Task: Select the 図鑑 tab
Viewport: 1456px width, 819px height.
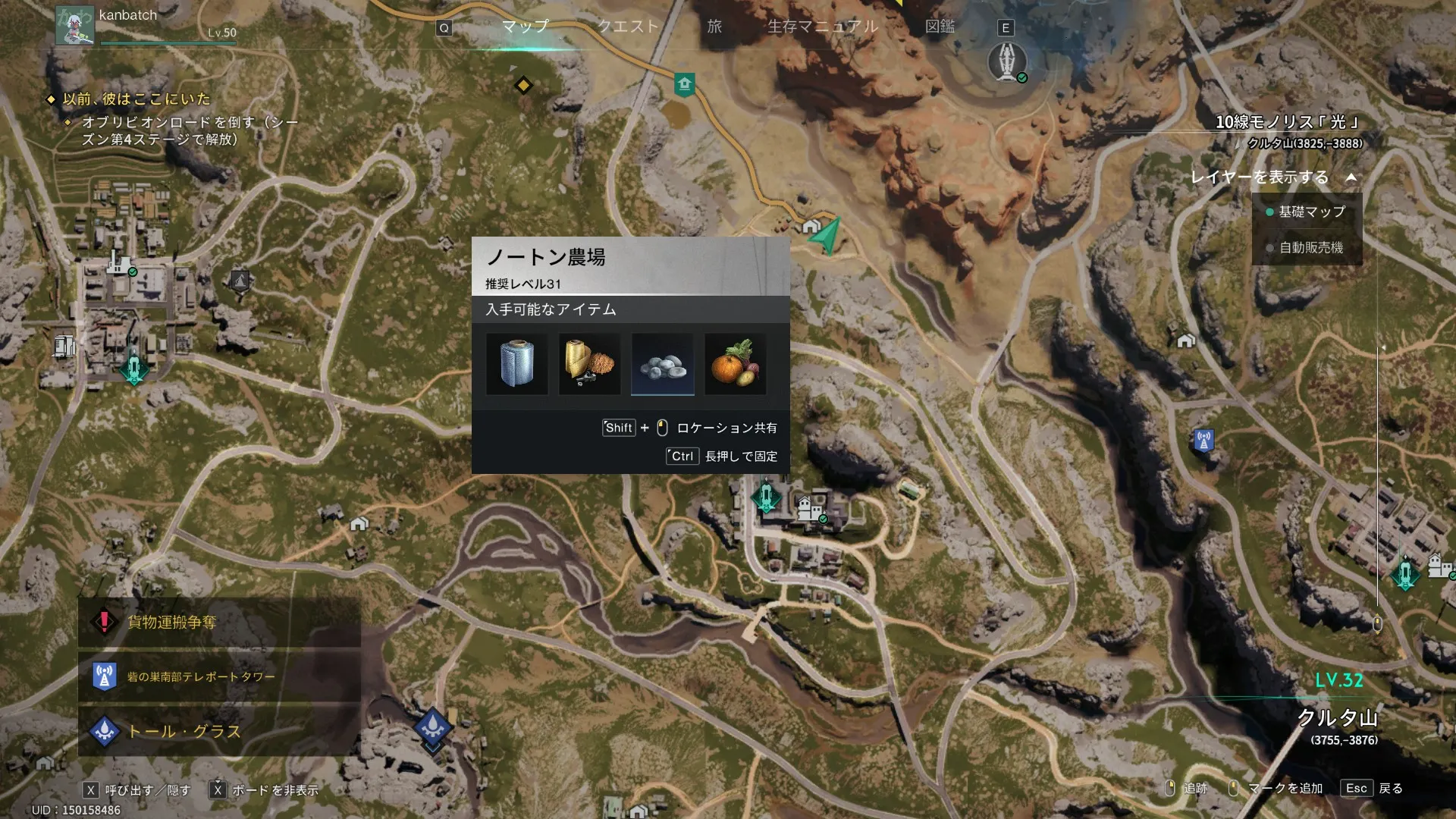Action: (x=940, y=27)
